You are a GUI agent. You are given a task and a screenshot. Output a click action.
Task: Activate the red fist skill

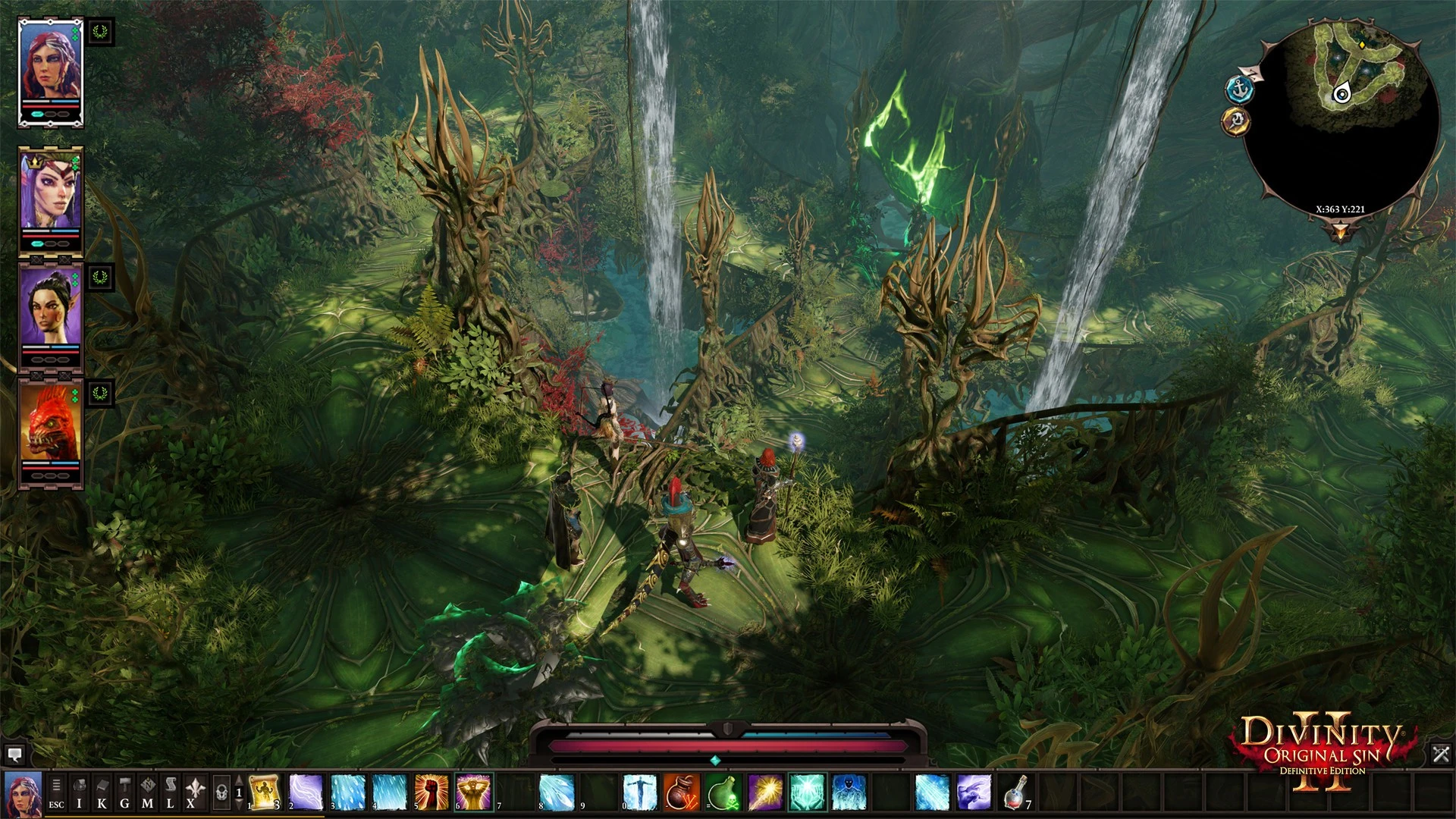(x=431, y=792)
